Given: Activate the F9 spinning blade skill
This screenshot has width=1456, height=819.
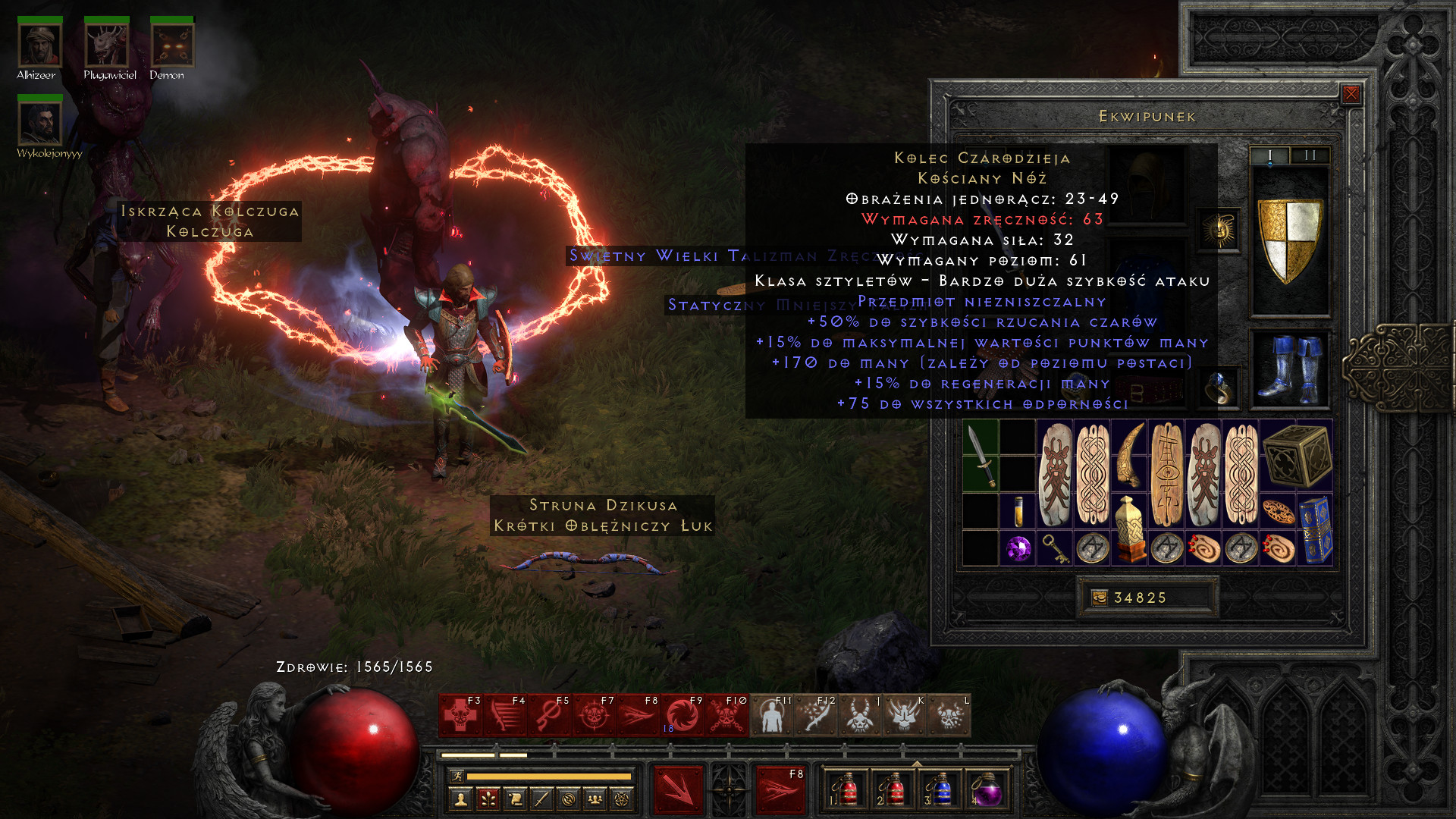Looking at the screenshot, I should tap(682, 716).
